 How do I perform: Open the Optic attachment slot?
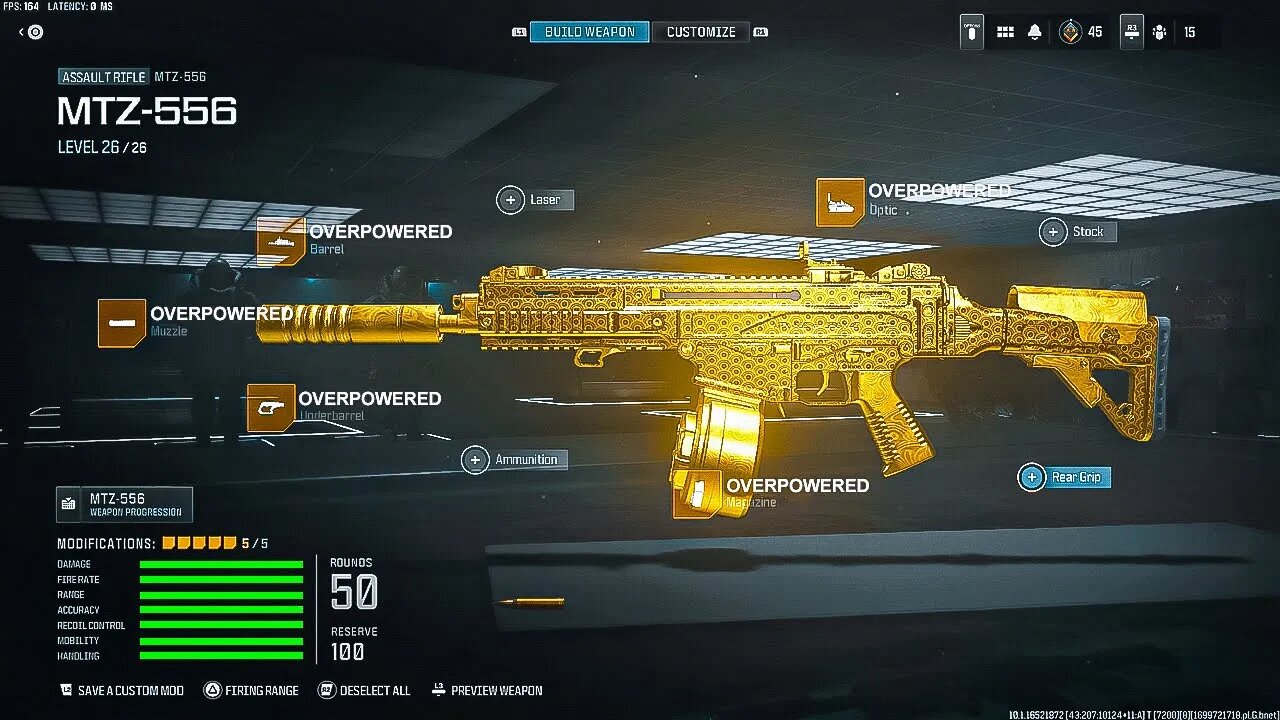(x=840, y=202)
